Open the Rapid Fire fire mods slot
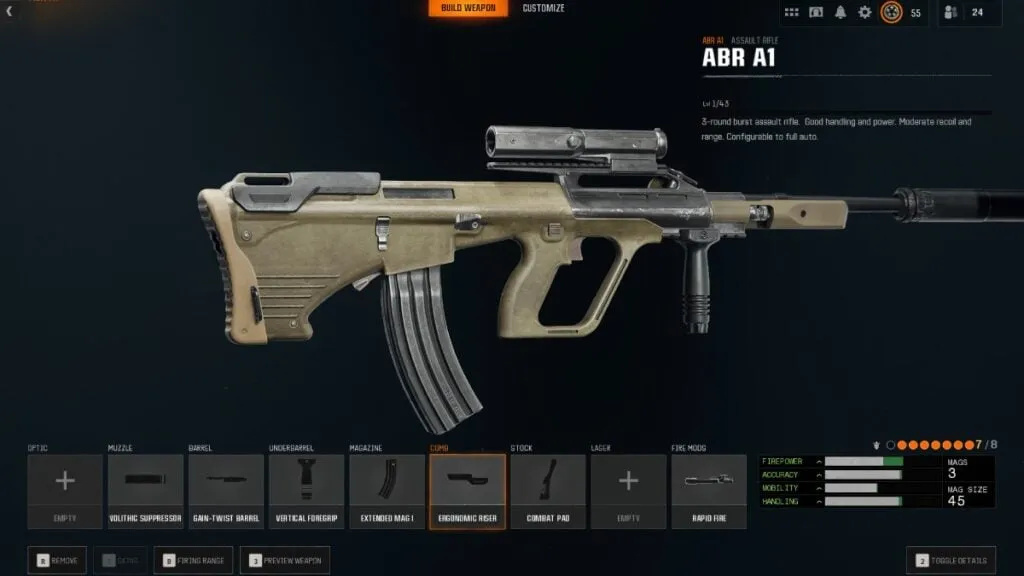 709,491
